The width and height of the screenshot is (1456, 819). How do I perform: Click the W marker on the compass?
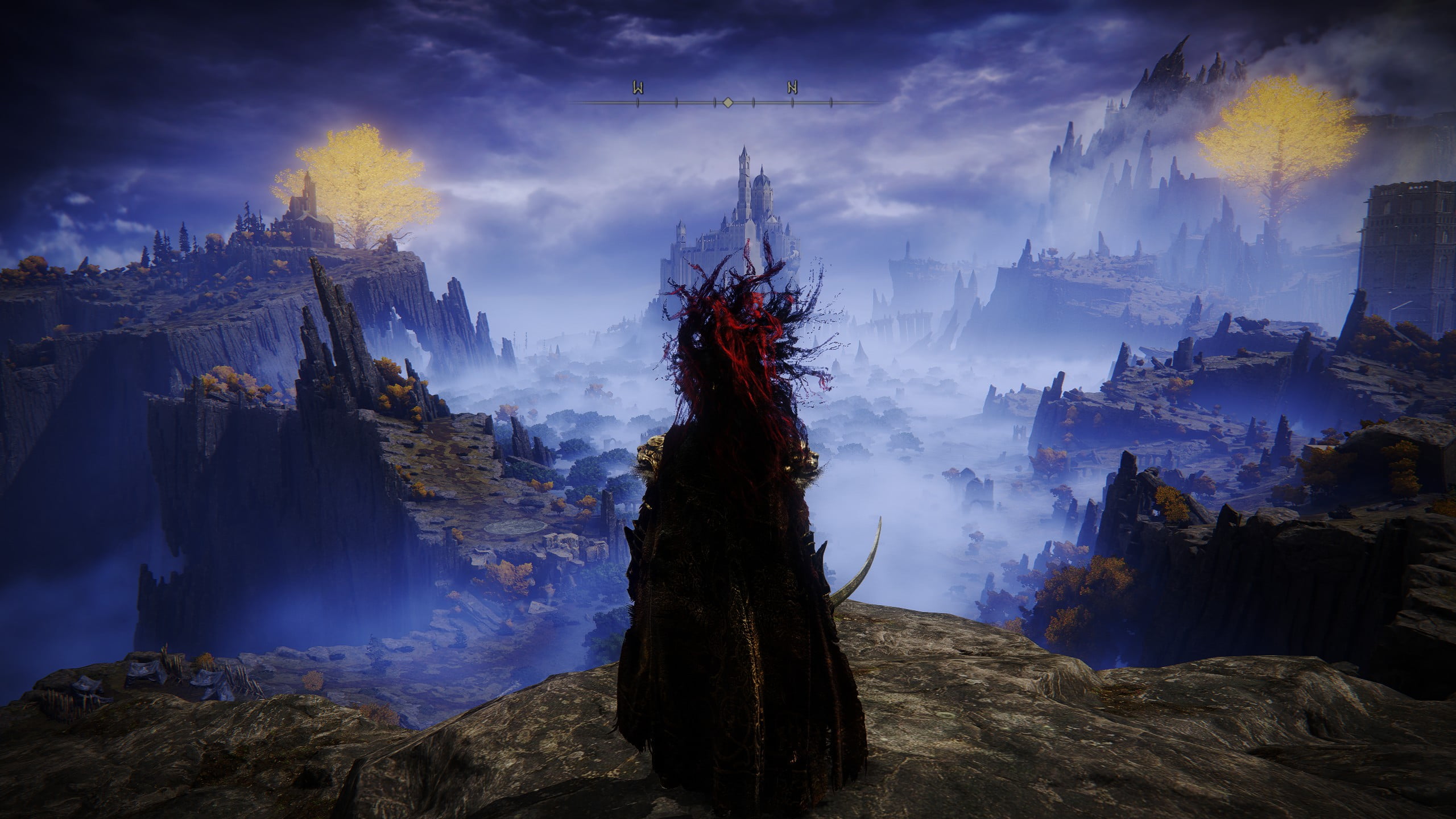point(638,88)
